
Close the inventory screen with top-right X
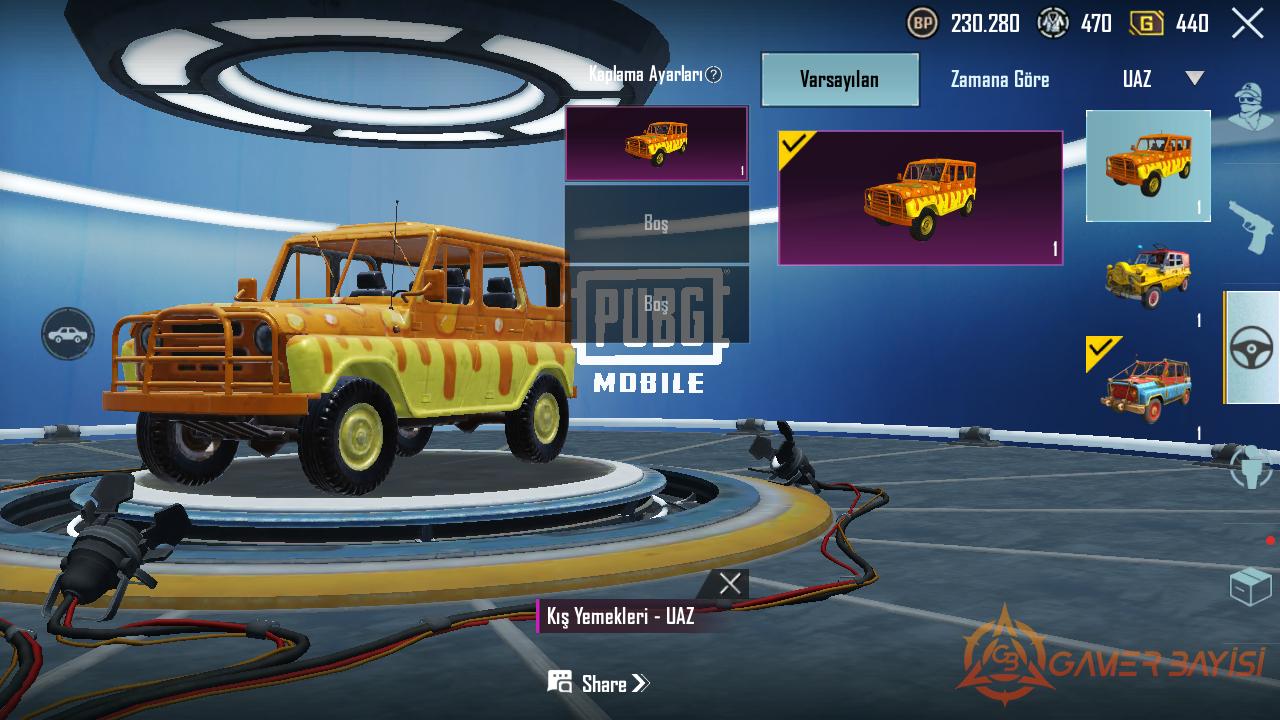click(x=1247, y=23)
